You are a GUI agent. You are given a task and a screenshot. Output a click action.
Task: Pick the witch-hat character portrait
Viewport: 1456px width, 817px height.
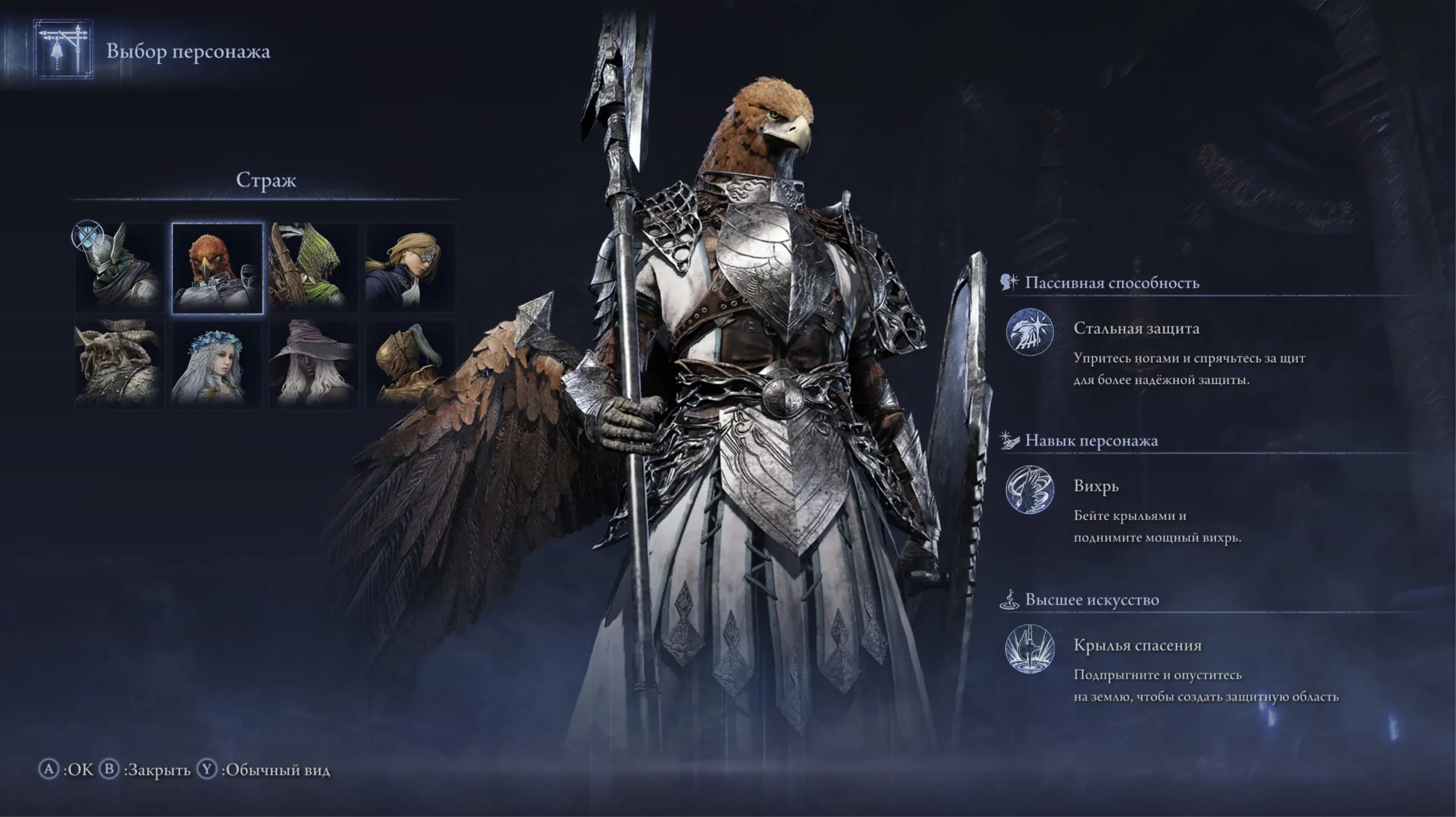click(x=314, y=364)
